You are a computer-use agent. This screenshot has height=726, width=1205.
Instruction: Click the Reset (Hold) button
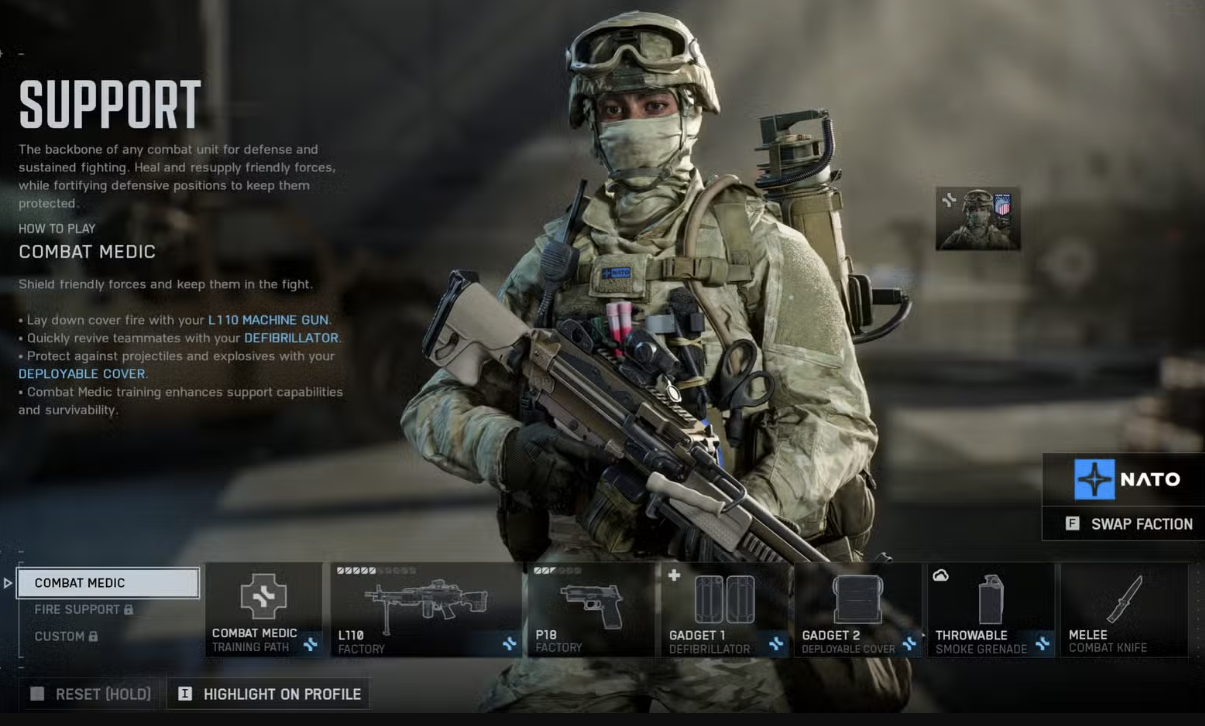(91, 694)
